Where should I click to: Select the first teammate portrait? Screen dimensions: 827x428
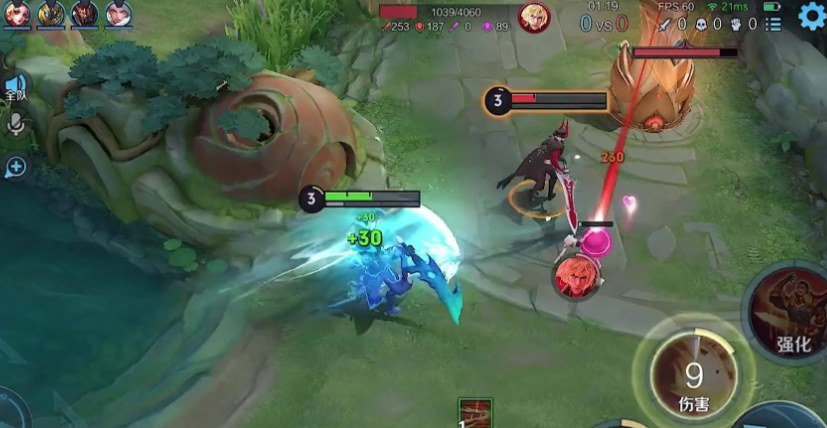pos(17,14)
